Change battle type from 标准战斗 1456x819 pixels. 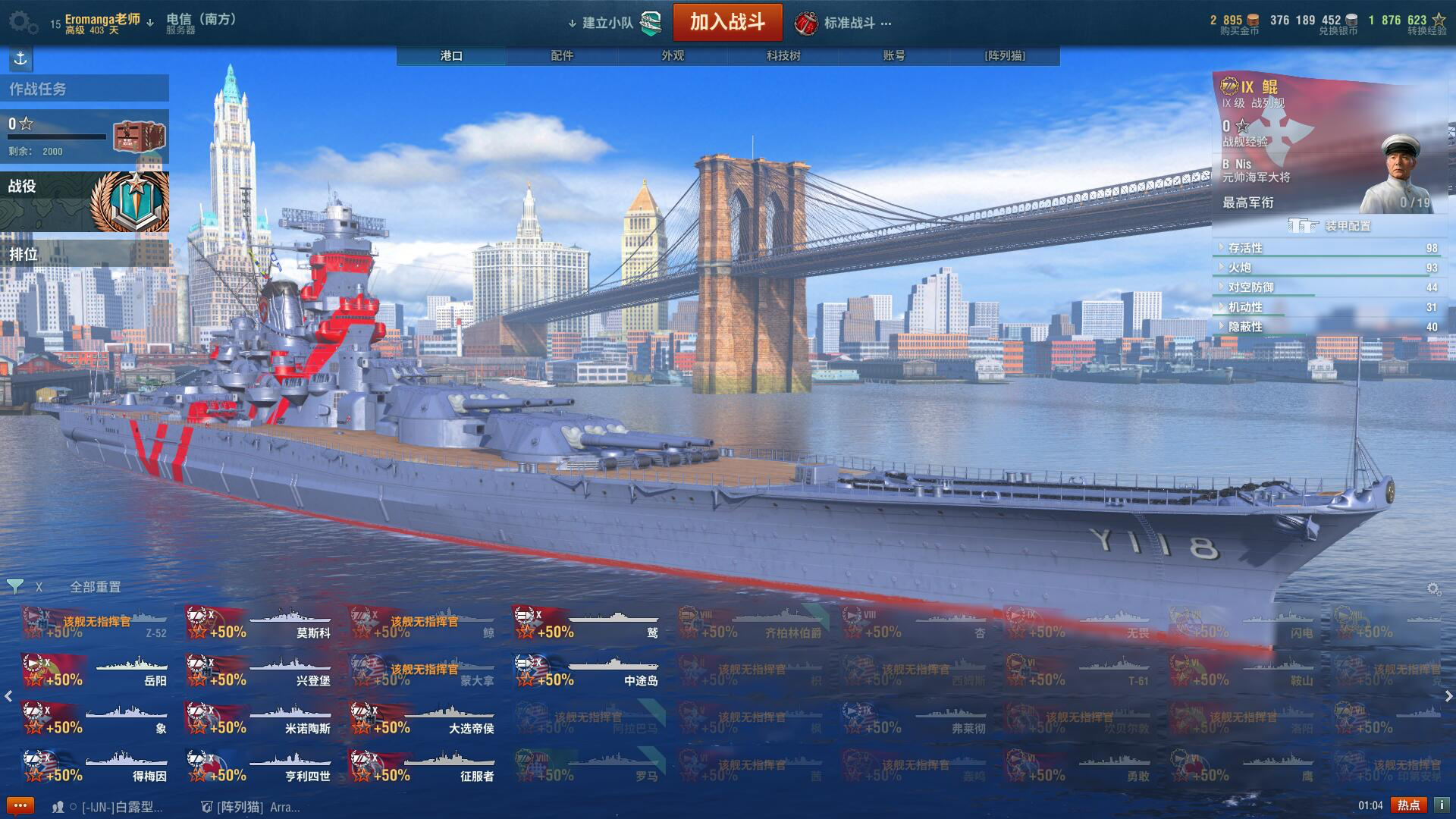[849, 23]
